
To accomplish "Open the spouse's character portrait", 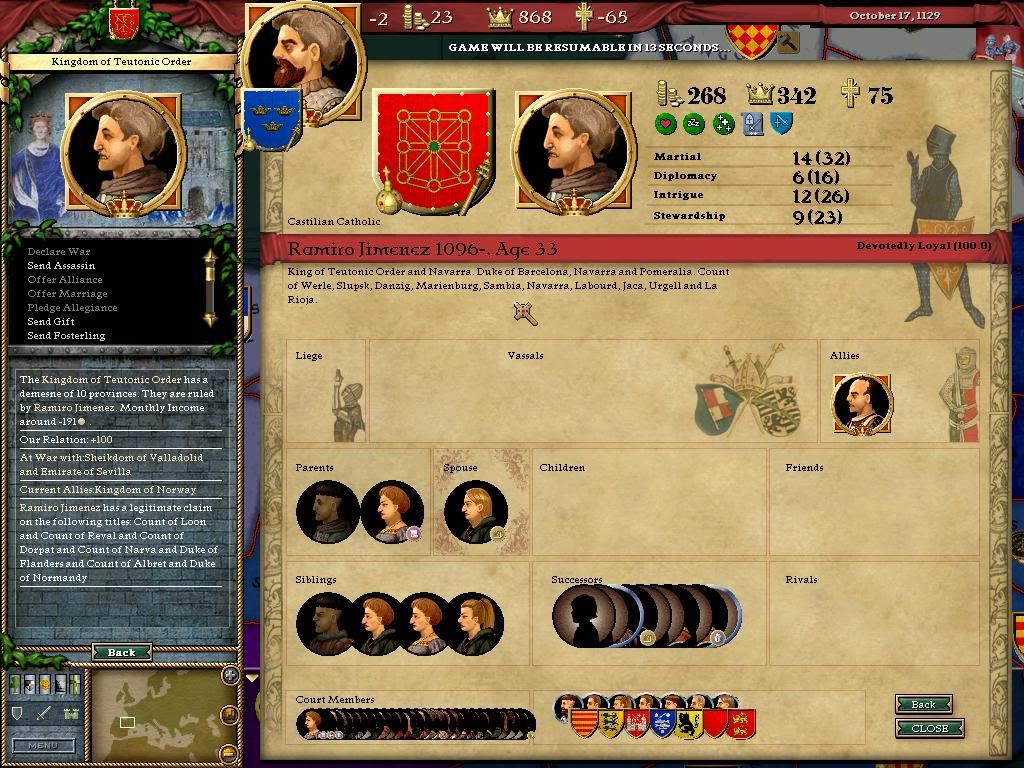I will pyautogui.click(x=475, y=513).
